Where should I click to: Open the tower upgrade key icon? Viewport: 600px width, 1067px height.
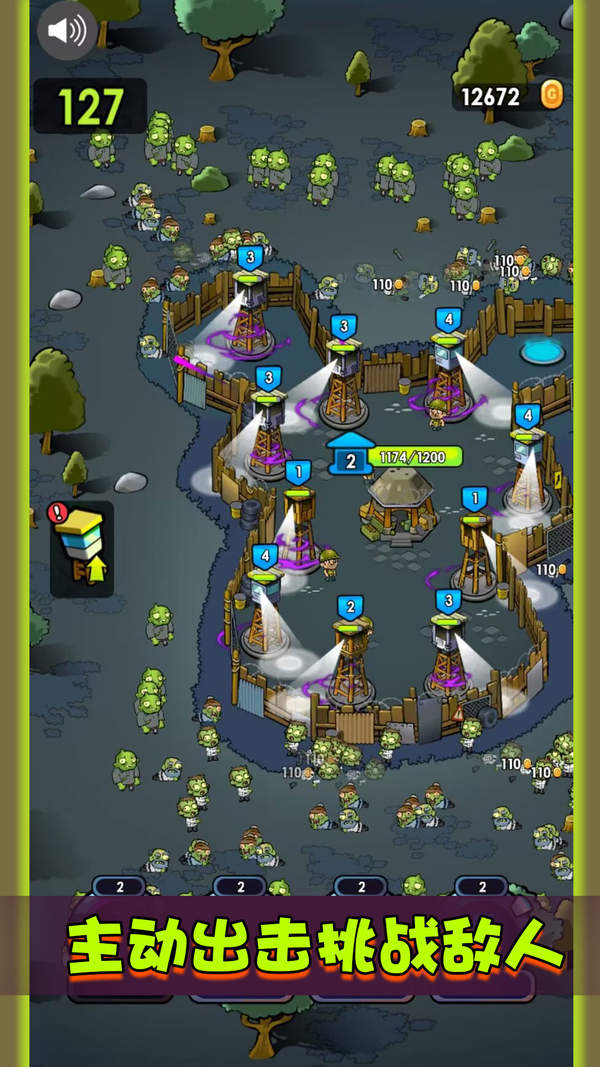click(82, 549)
